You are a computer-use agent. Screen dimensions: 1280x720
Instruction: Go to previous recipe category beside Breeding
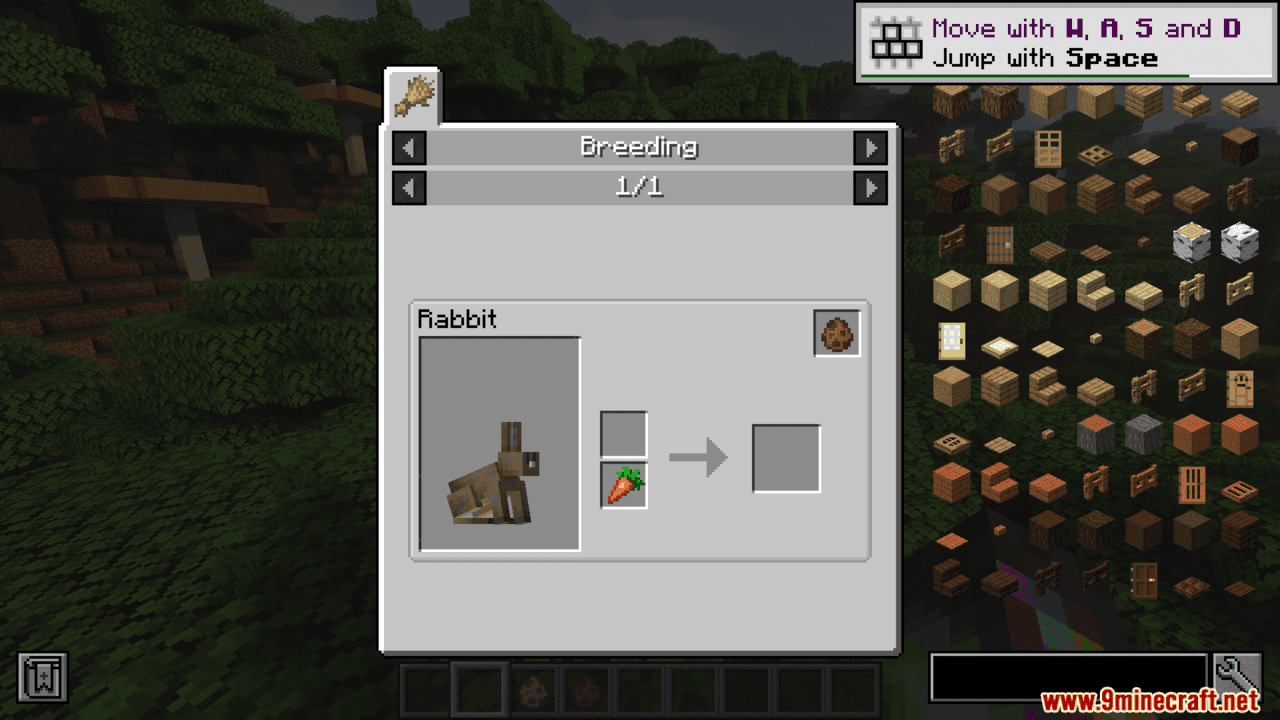[x=409, y=148]
